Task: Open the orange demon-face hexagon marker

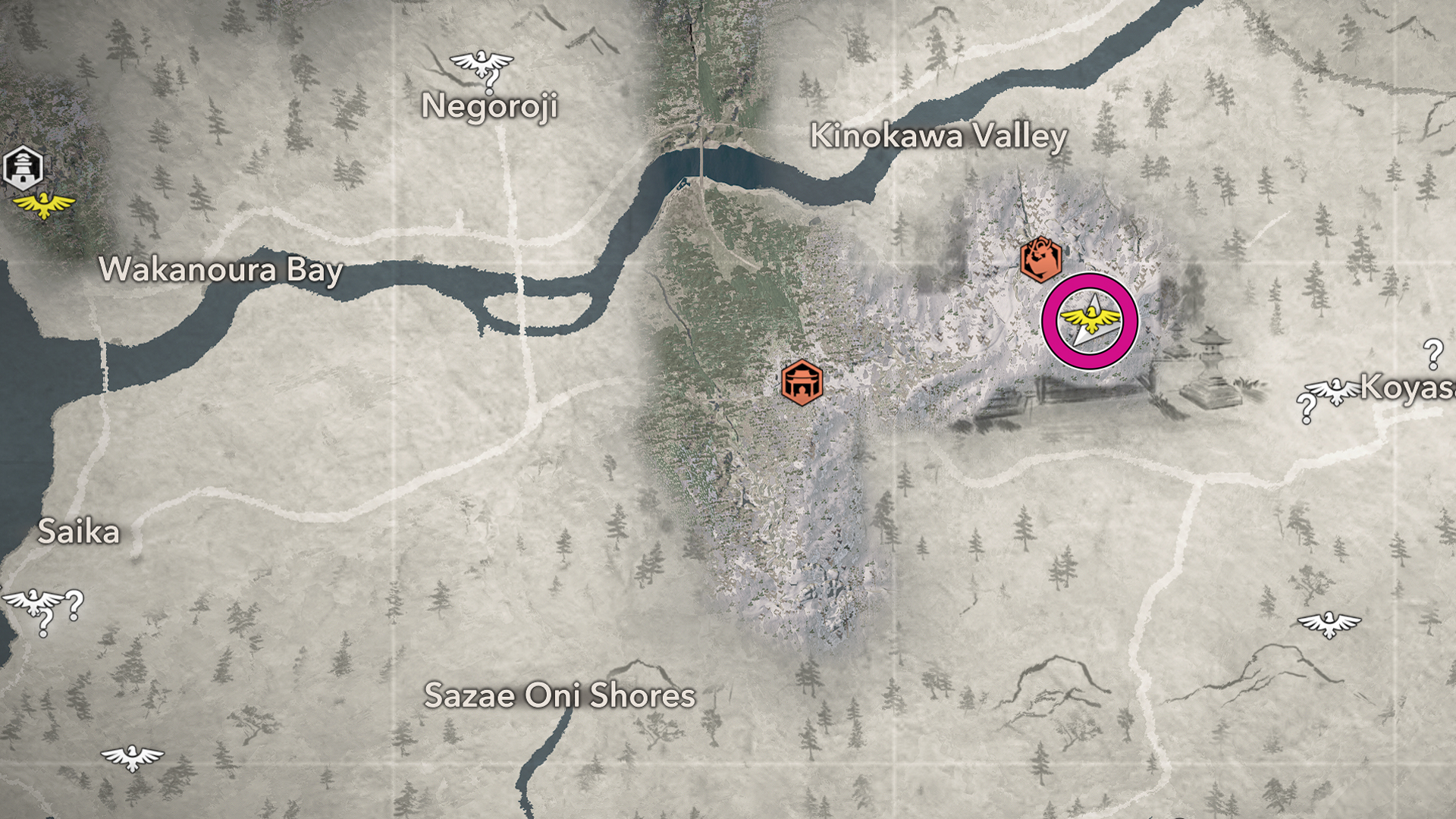Action: 1040,259
